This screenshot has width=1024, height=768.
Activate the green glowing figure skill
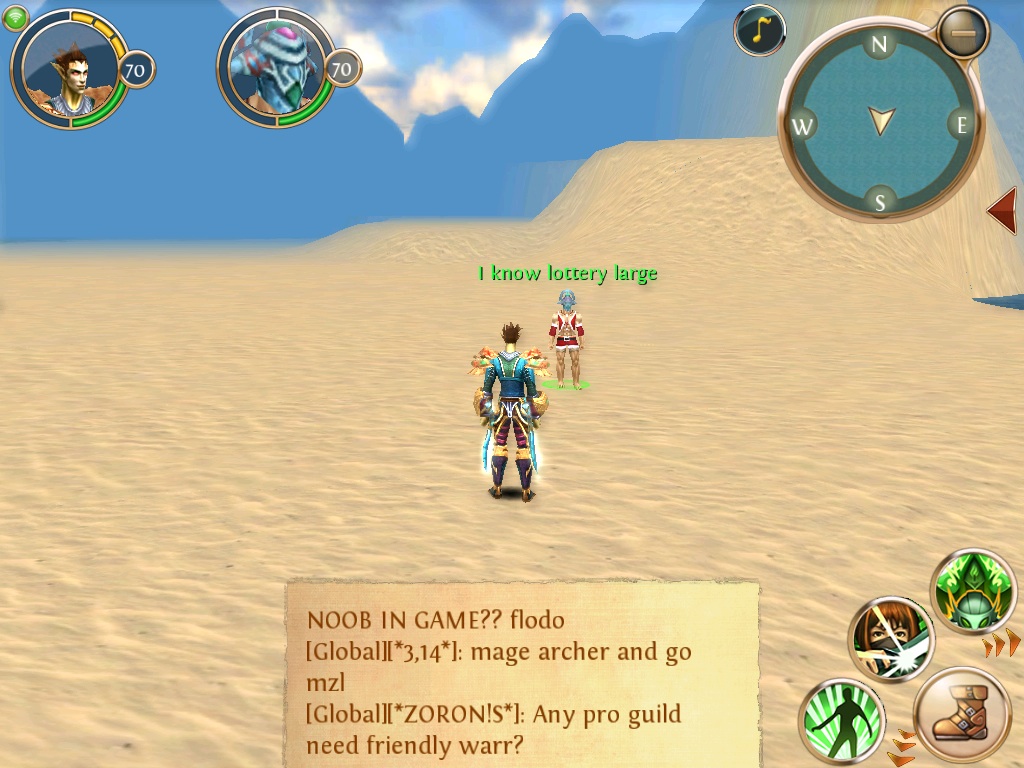point(842,720)
